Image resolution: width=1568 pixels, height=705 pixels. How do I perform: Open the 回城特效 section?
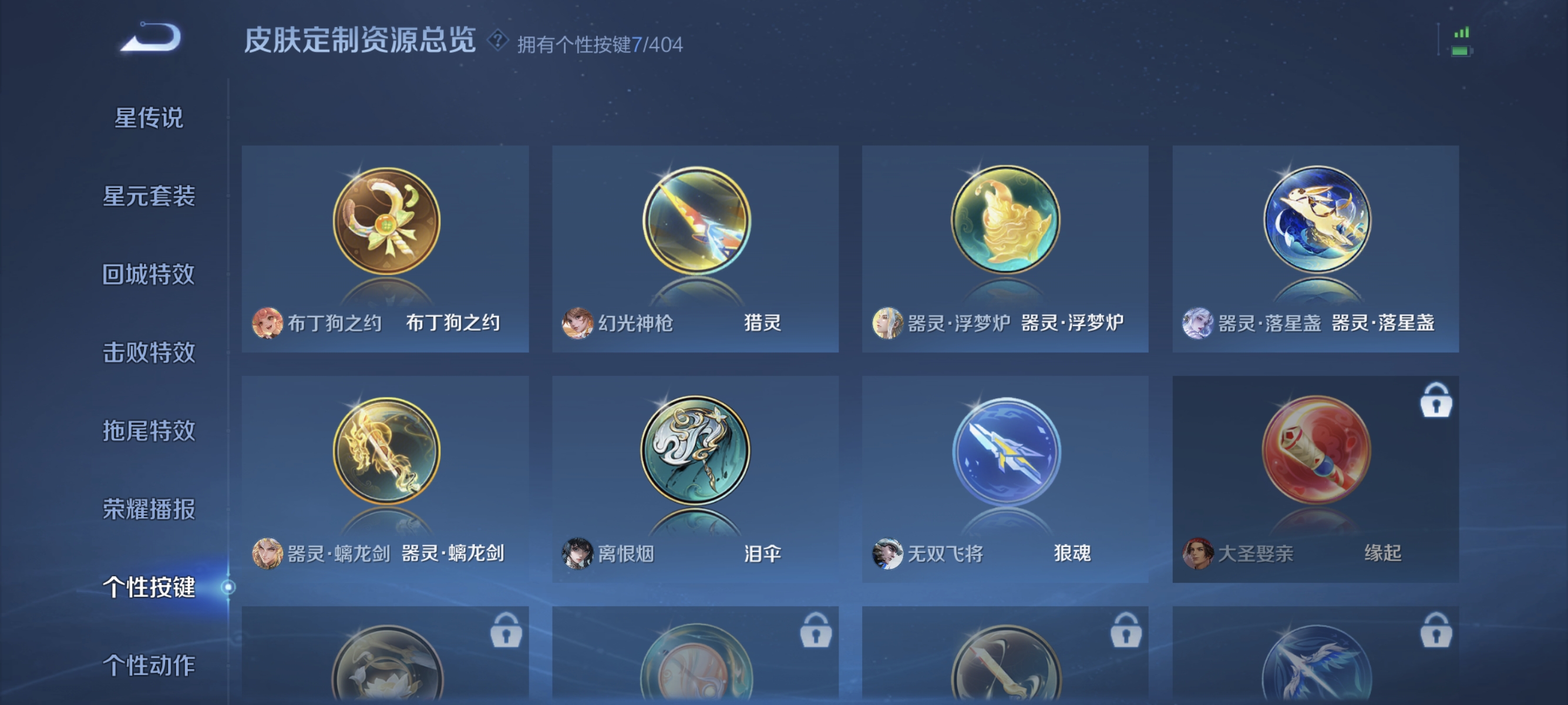click(x=148, y=274)
